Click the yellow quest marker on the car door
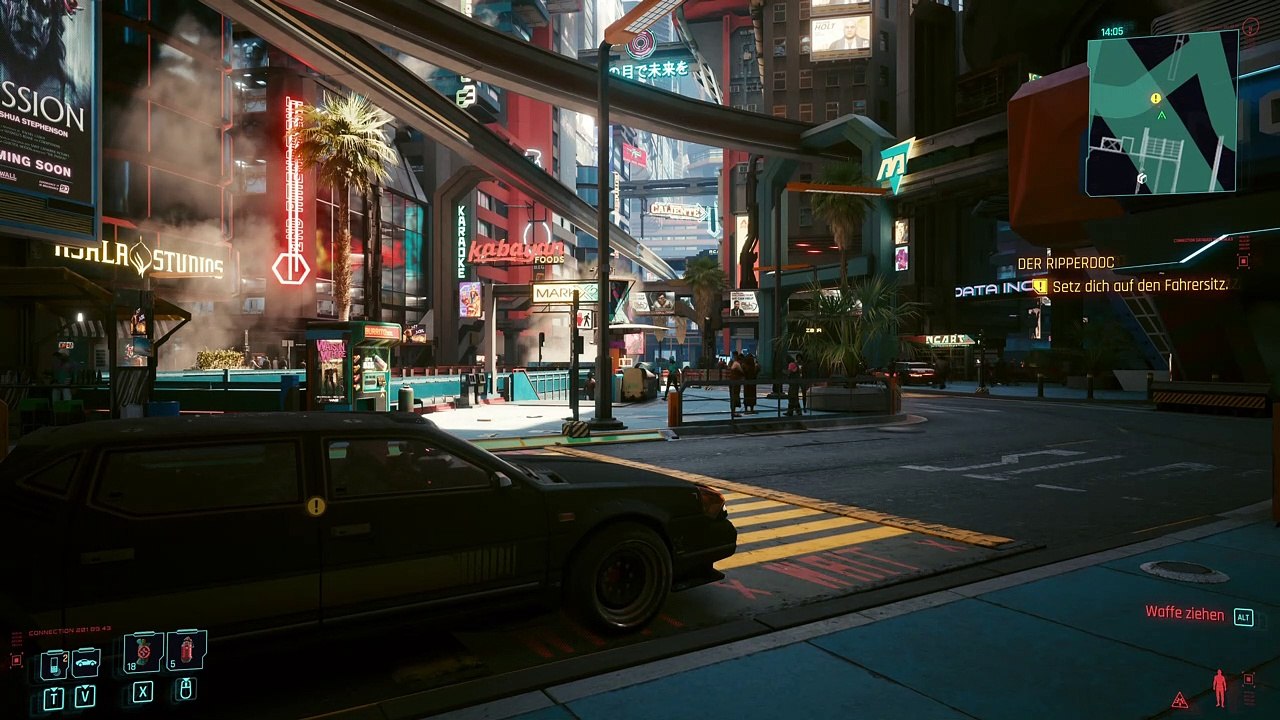The height and width of the screenshot is (720, 1280). [x=316, y=506]
